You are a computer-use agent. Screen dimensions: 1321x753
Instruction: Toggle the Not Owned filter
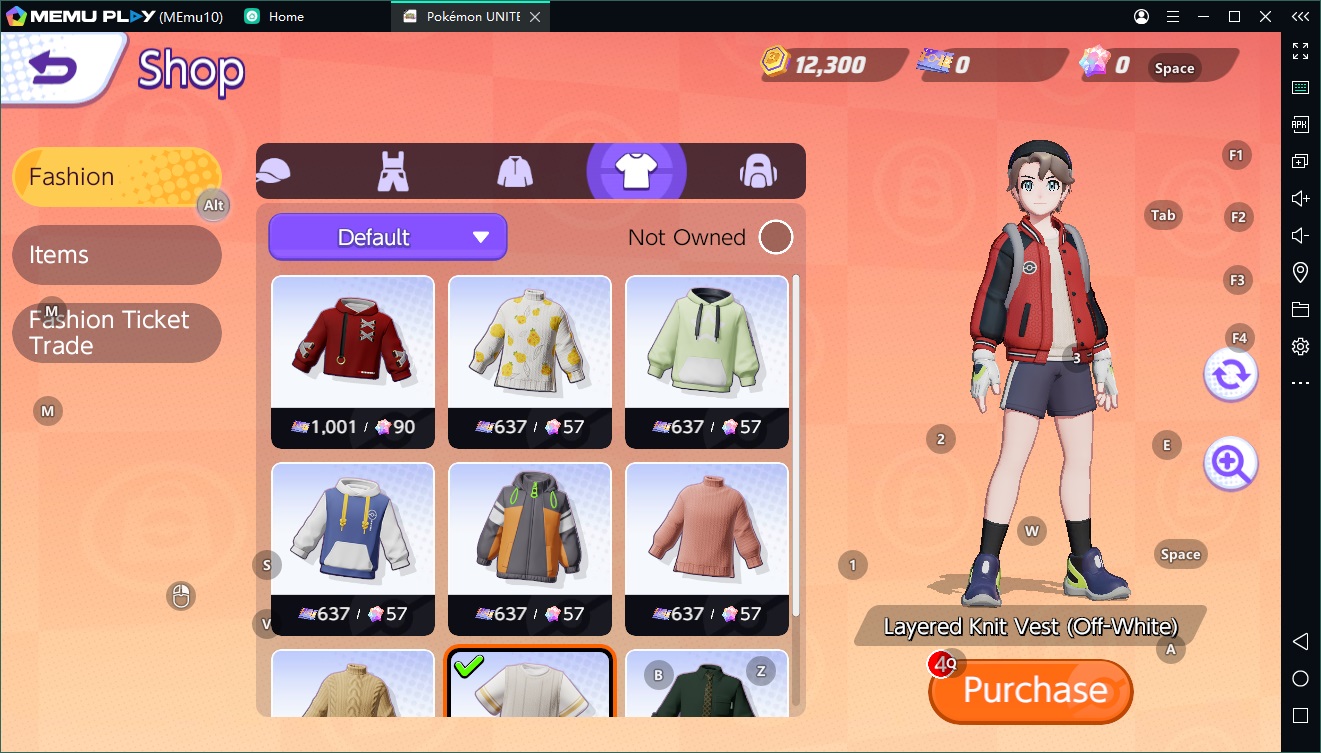[775, 237]
